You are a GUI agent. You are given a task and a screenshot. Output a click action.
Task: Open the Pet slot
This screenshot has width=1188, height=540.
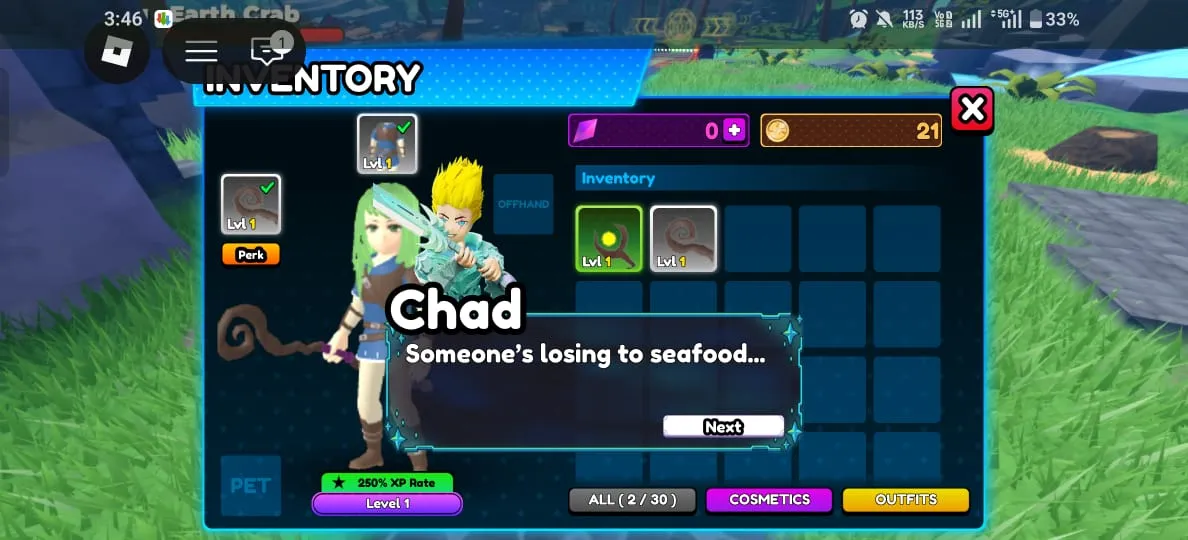point(250,485)
